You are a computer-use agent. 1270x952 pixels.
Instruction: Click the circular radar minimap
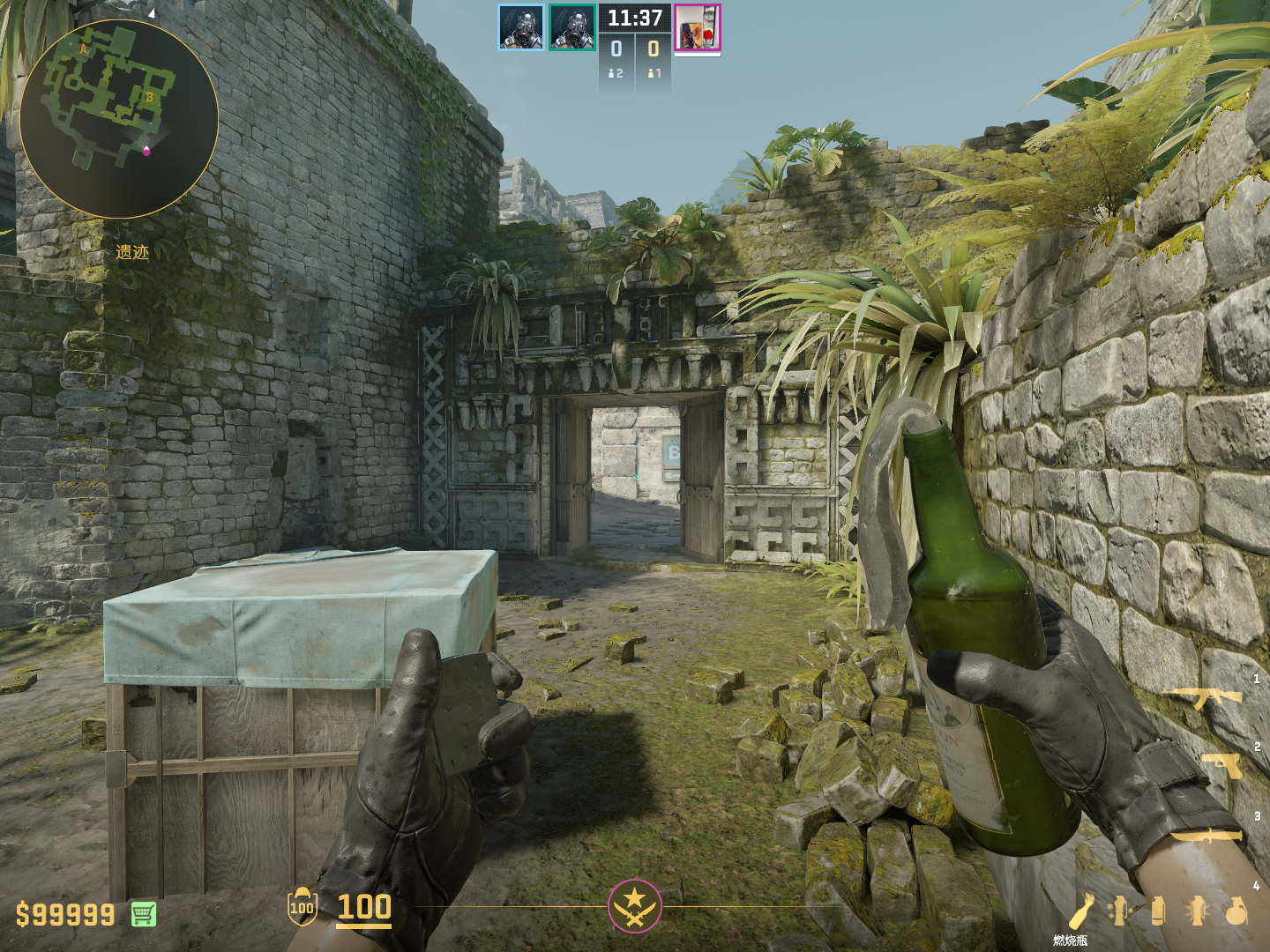[118, 119]
